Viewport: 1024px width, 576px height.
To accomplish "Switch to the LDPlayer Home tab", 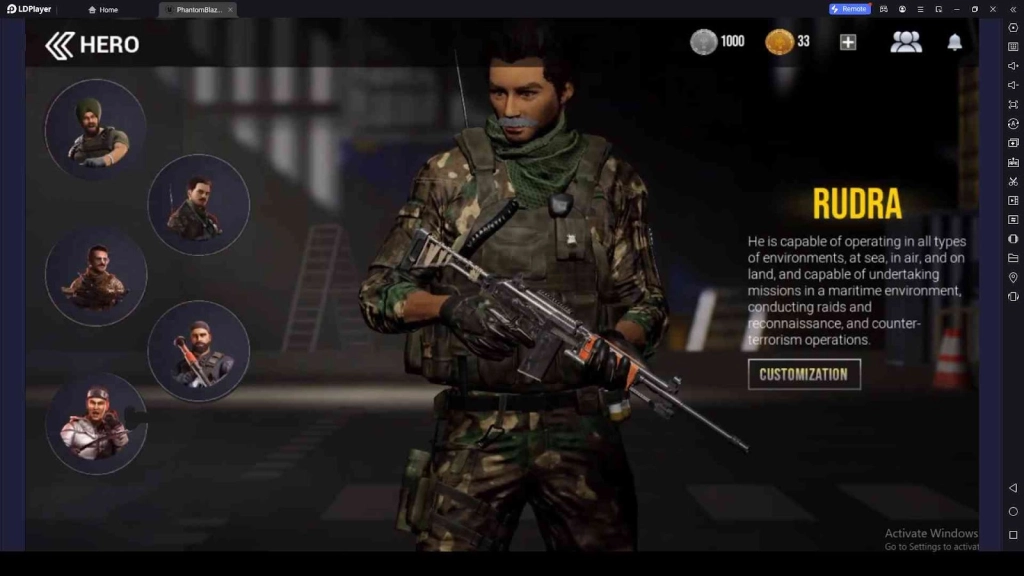I will tap(103, 9).
